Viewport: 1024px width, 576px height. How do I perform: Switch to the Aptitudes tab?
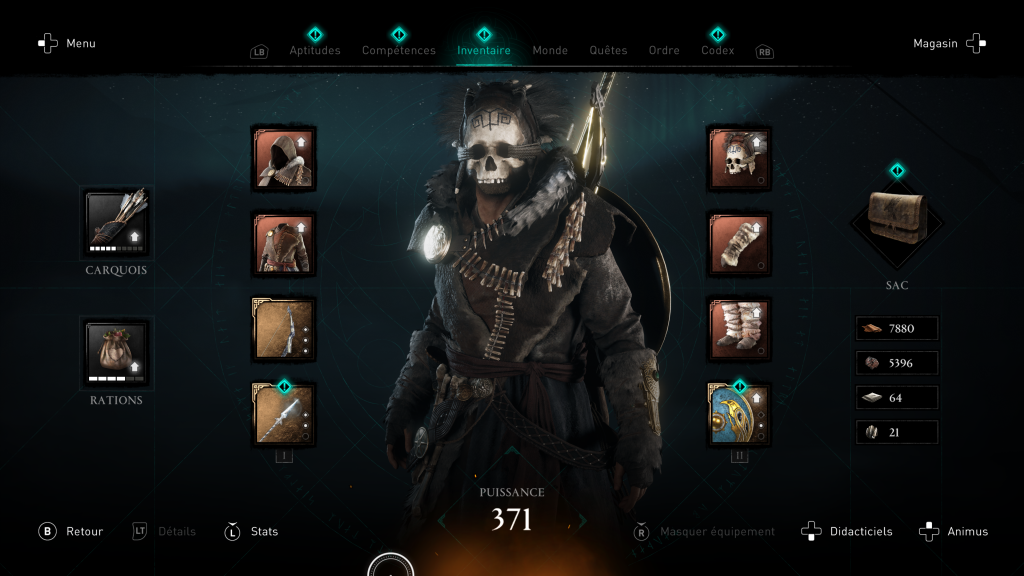click(315, 50)
